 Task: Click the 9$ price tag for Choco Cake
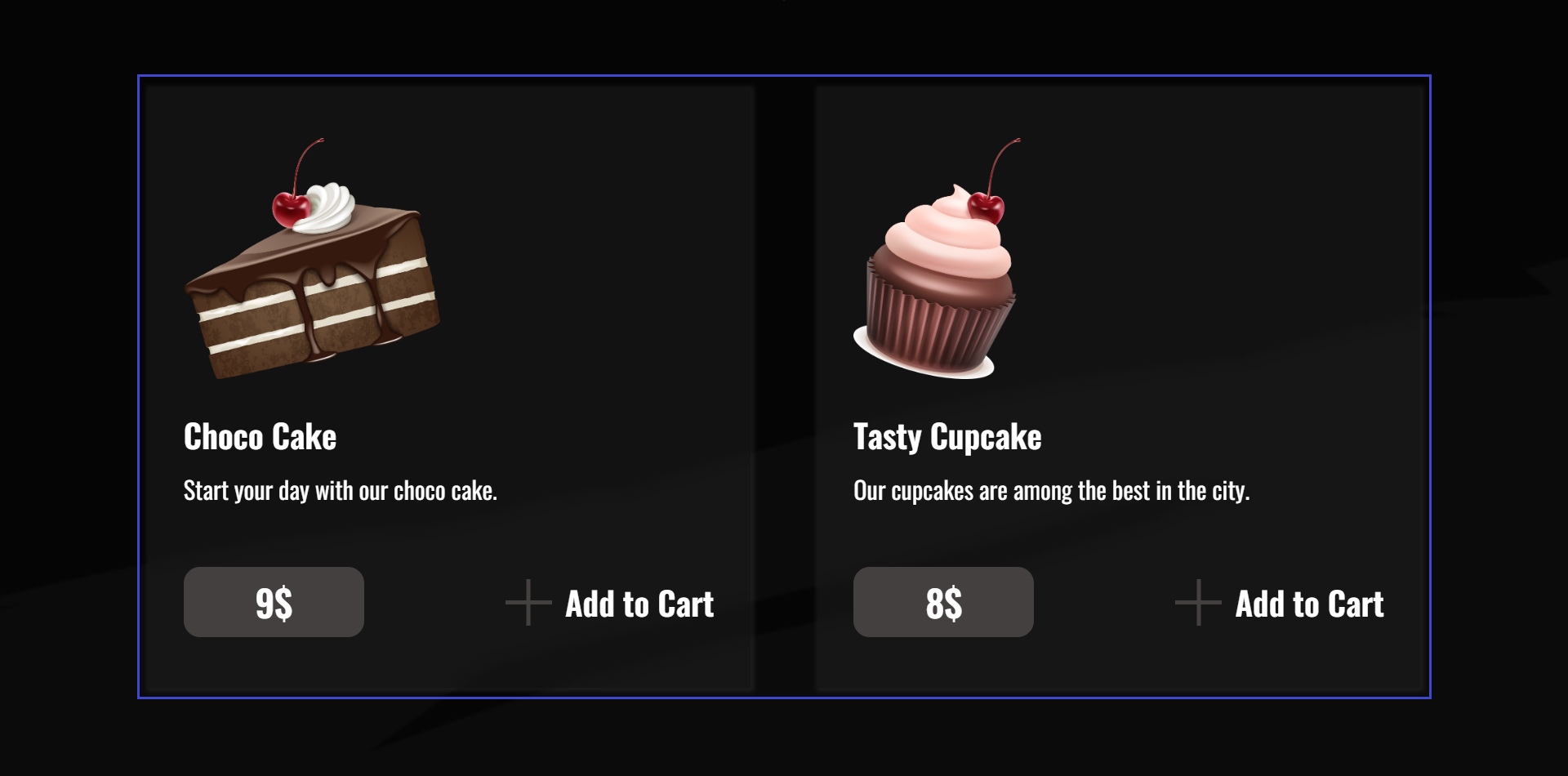[274, 602]
